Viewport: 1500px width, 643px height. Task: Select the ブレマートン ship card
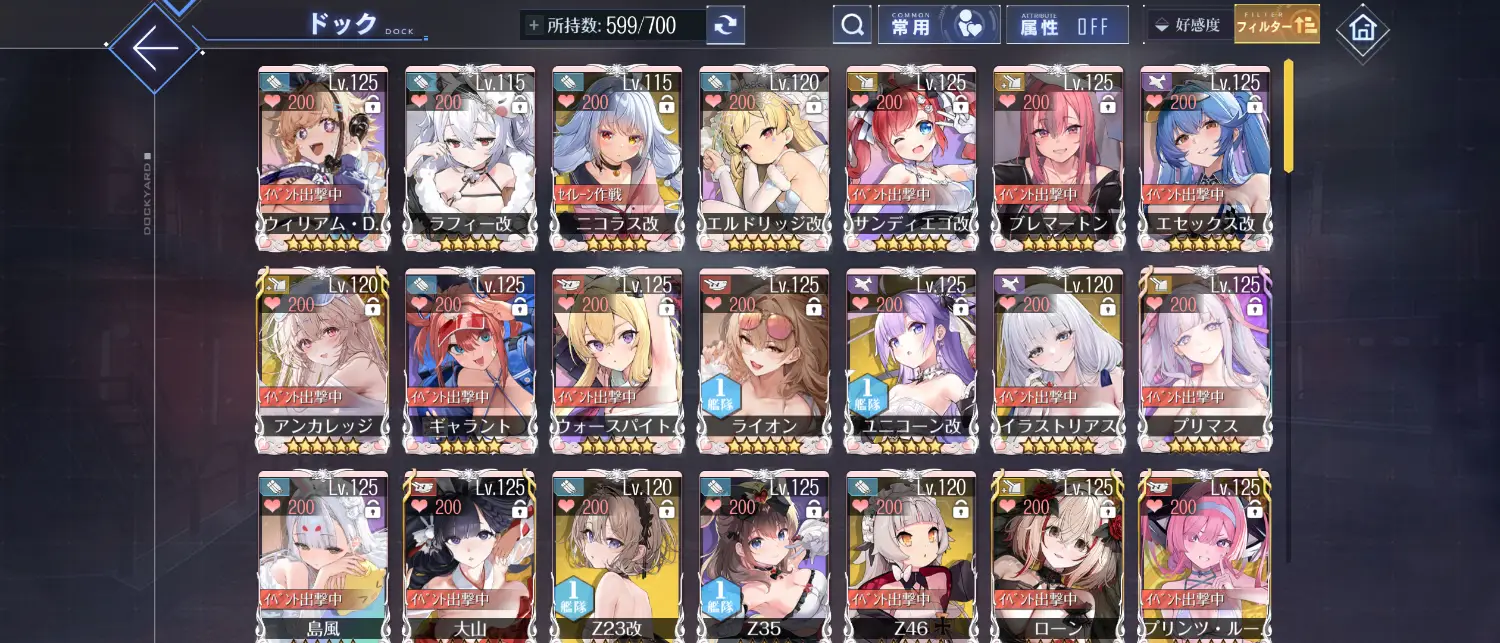1058,158
